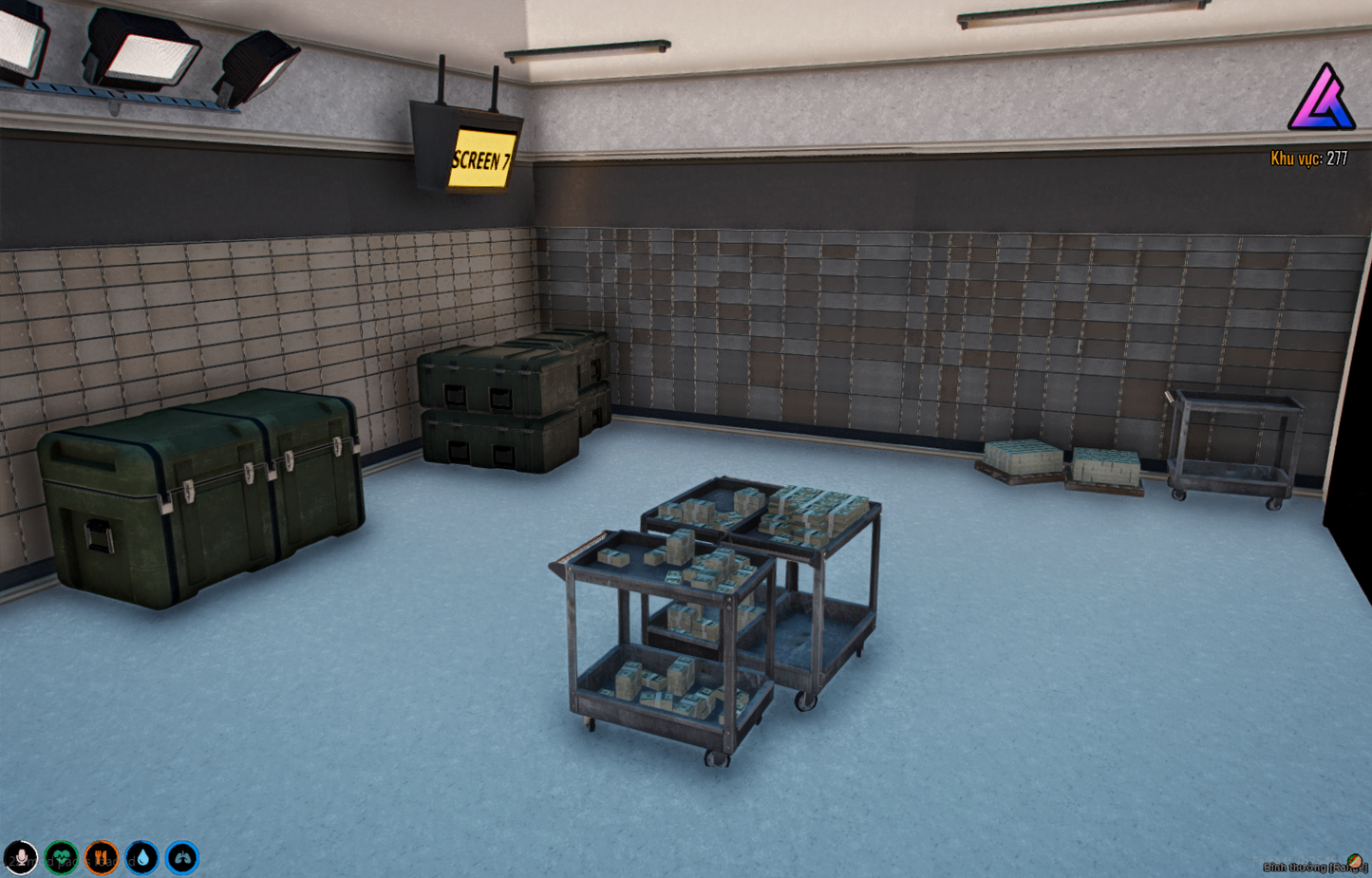Viewport: 1372px width, 878px height.
Task: Select the blue thirst droplet icon
Action: pyautogui.click(x=141, y=857)
